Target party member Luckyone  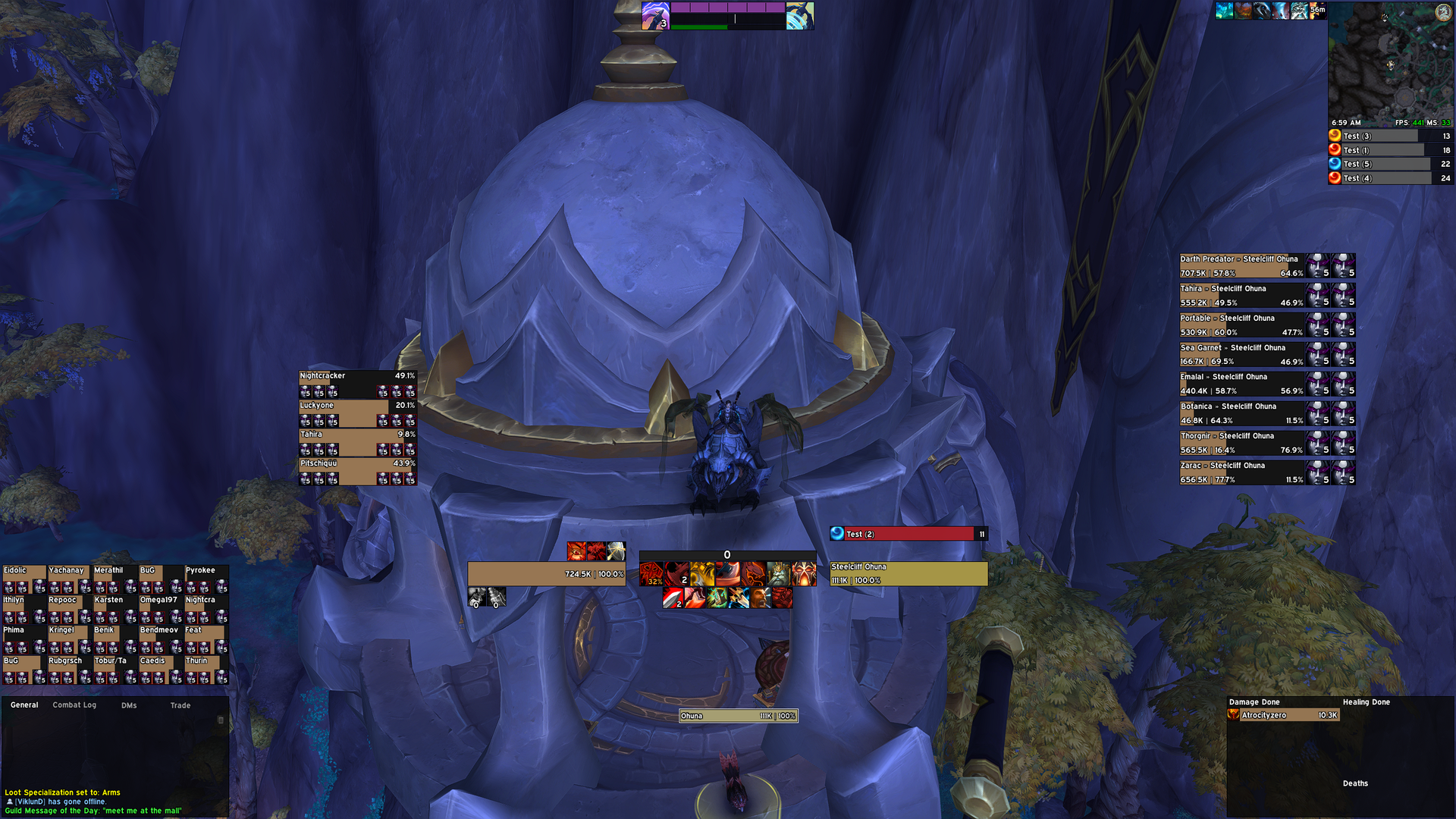357,414
